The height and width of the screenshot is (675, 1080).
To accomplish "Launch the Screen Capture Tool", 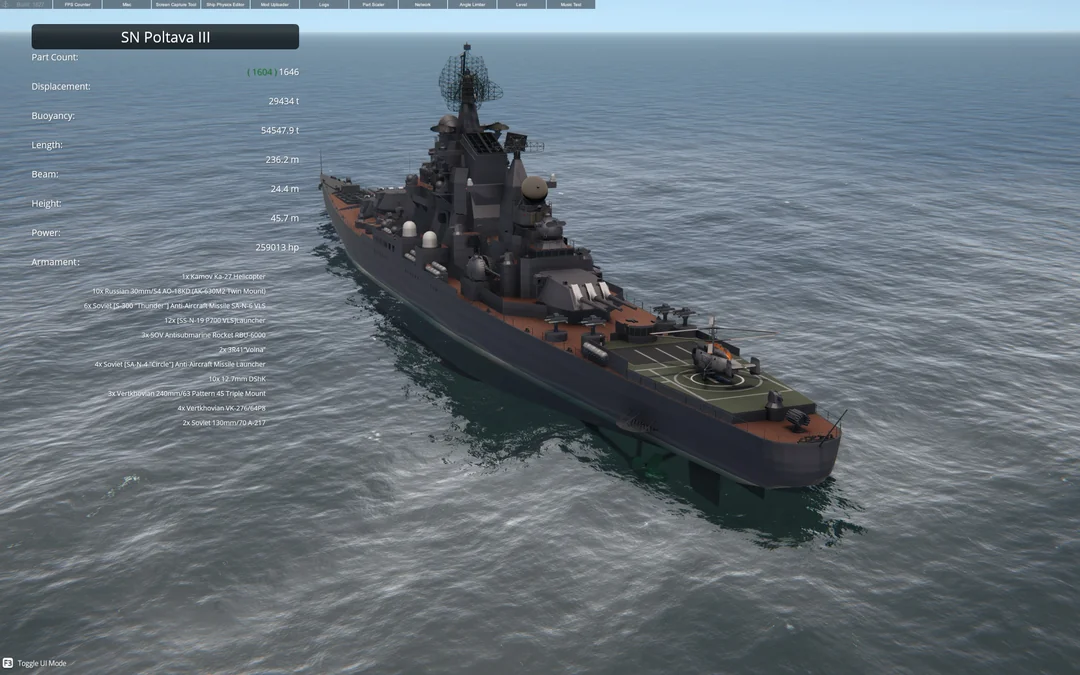I will pos(176,5).
